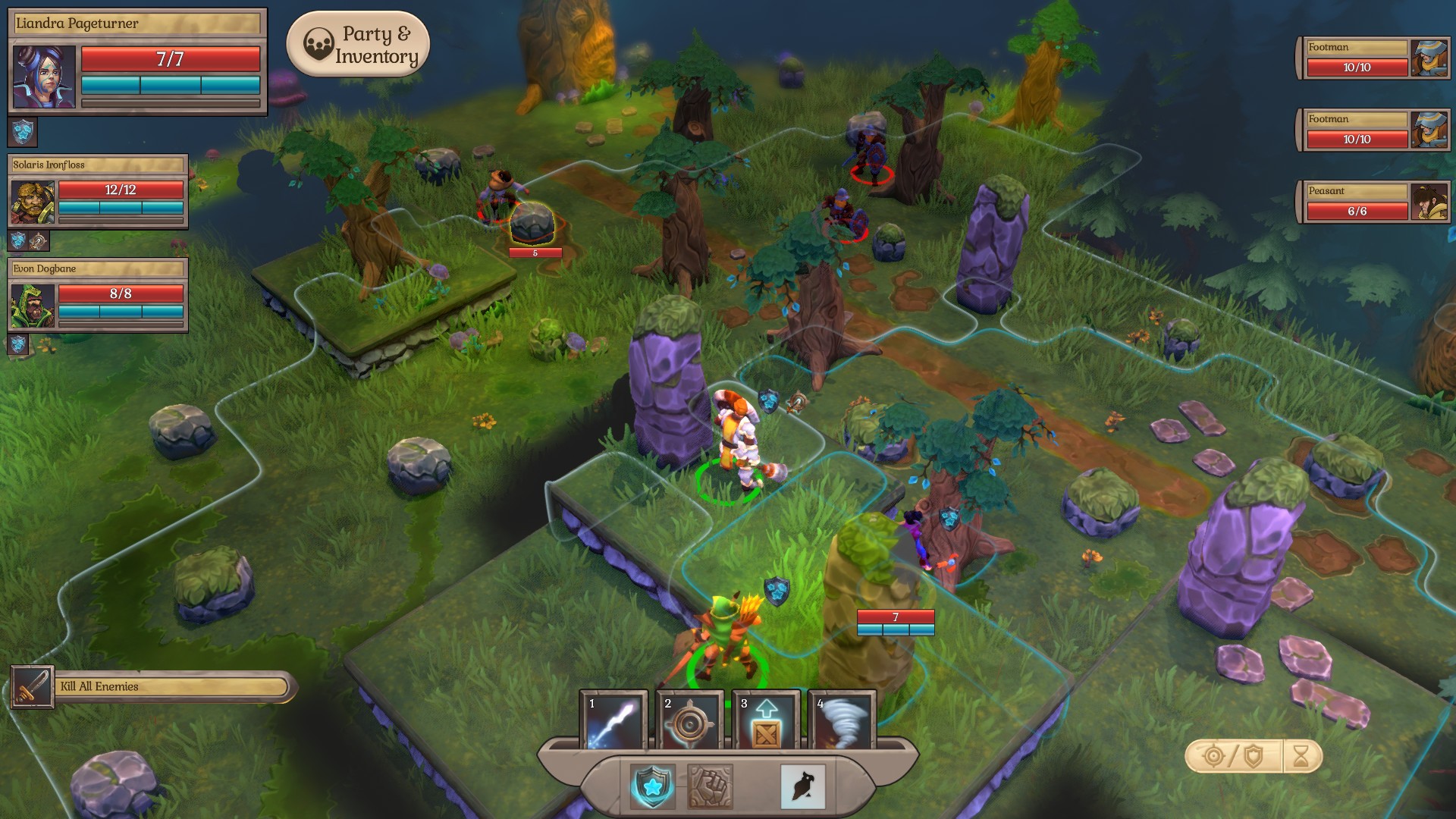
Task: Select the Peasant enemy card
Action: pyautogui.click(x=1373, y=202)
